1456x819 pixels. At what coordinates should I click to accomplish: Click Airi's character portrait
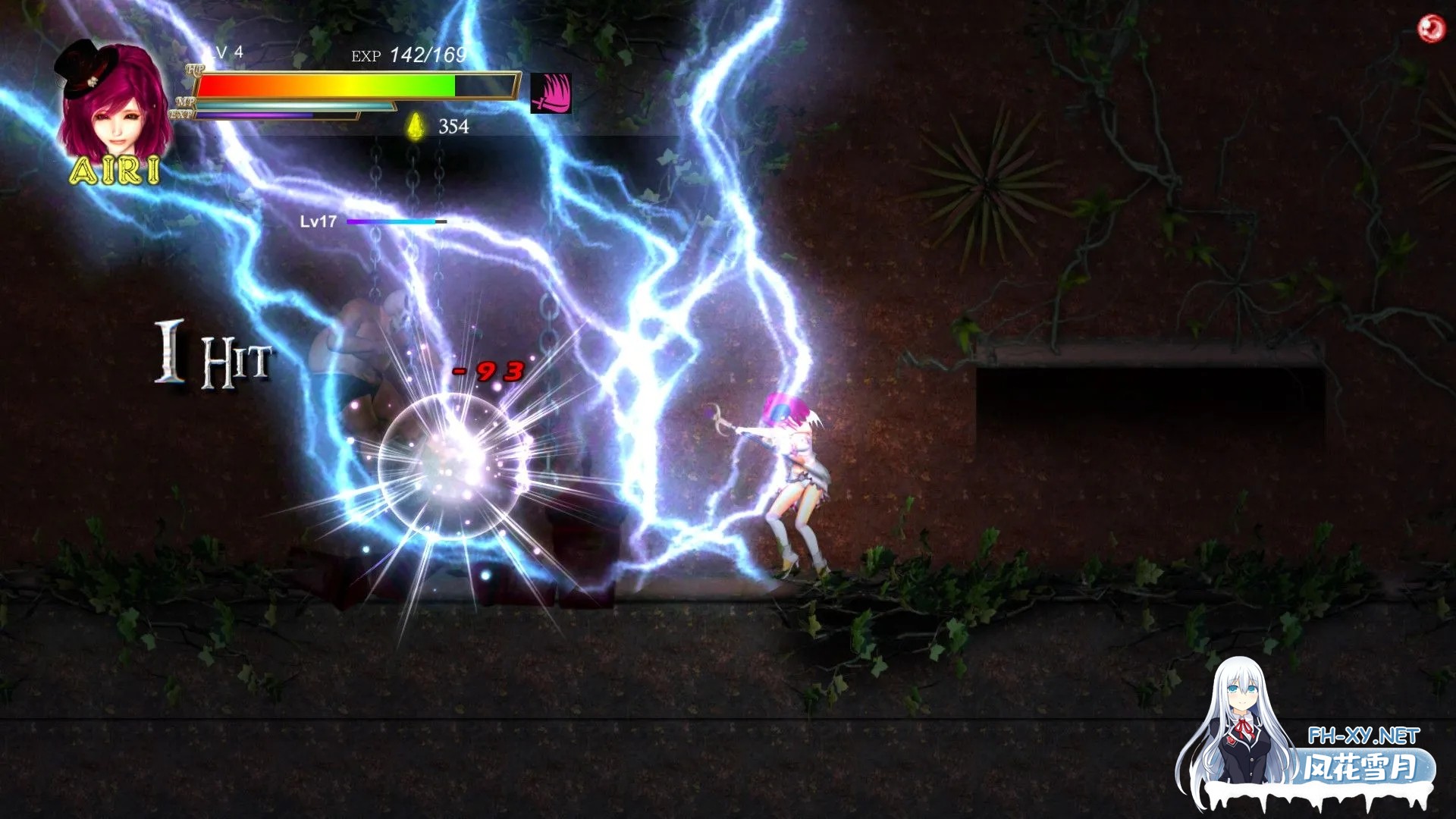click(x=114, y=106)
